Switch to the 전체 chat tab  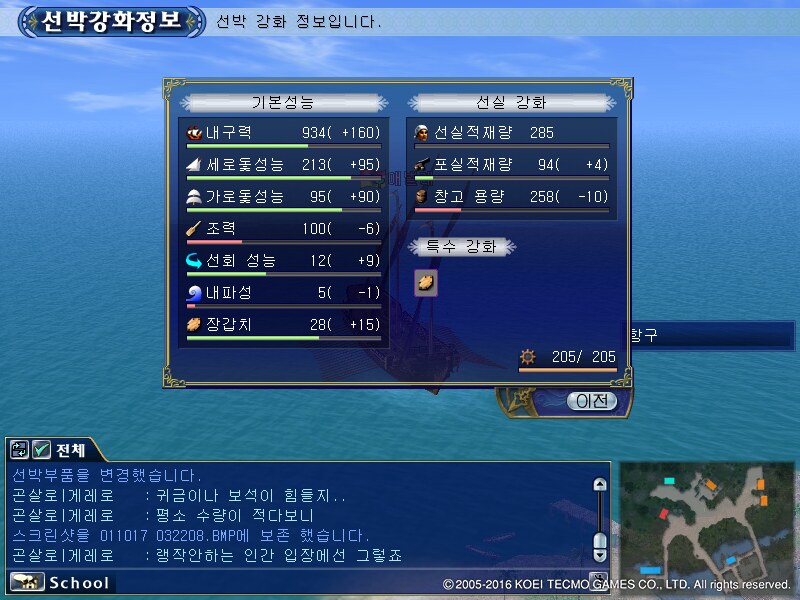pos(70,450)
